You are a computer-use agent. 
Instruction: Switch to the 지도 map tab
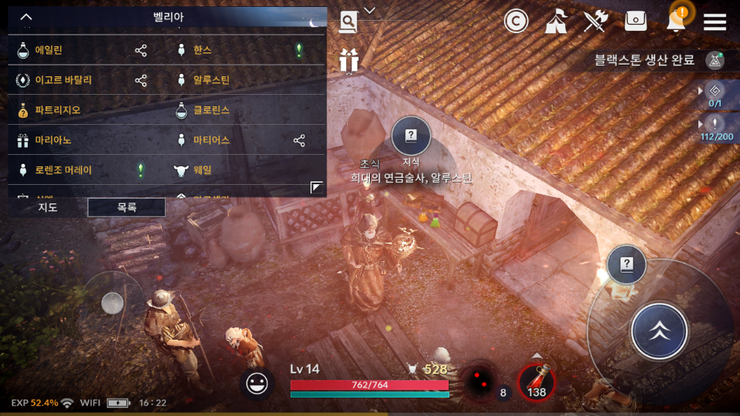(47, 207)
